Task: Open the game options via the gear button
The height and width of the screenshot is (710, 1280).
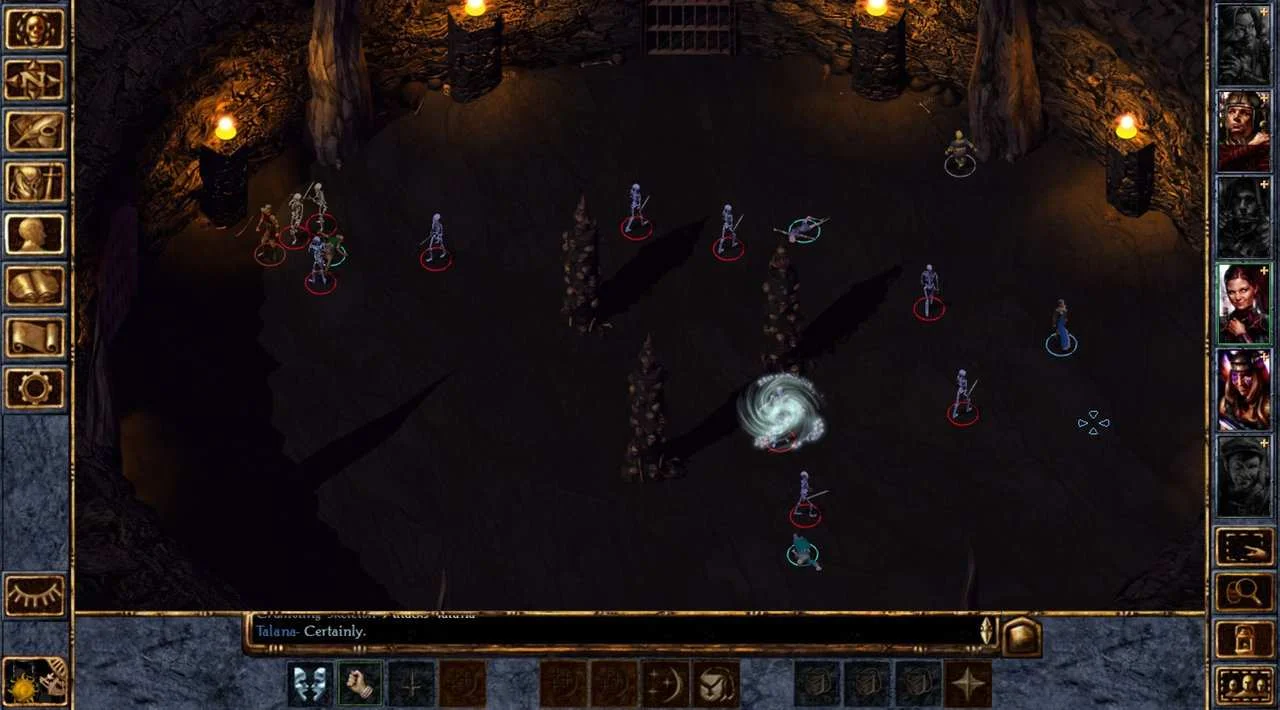Action: [35, 388]
